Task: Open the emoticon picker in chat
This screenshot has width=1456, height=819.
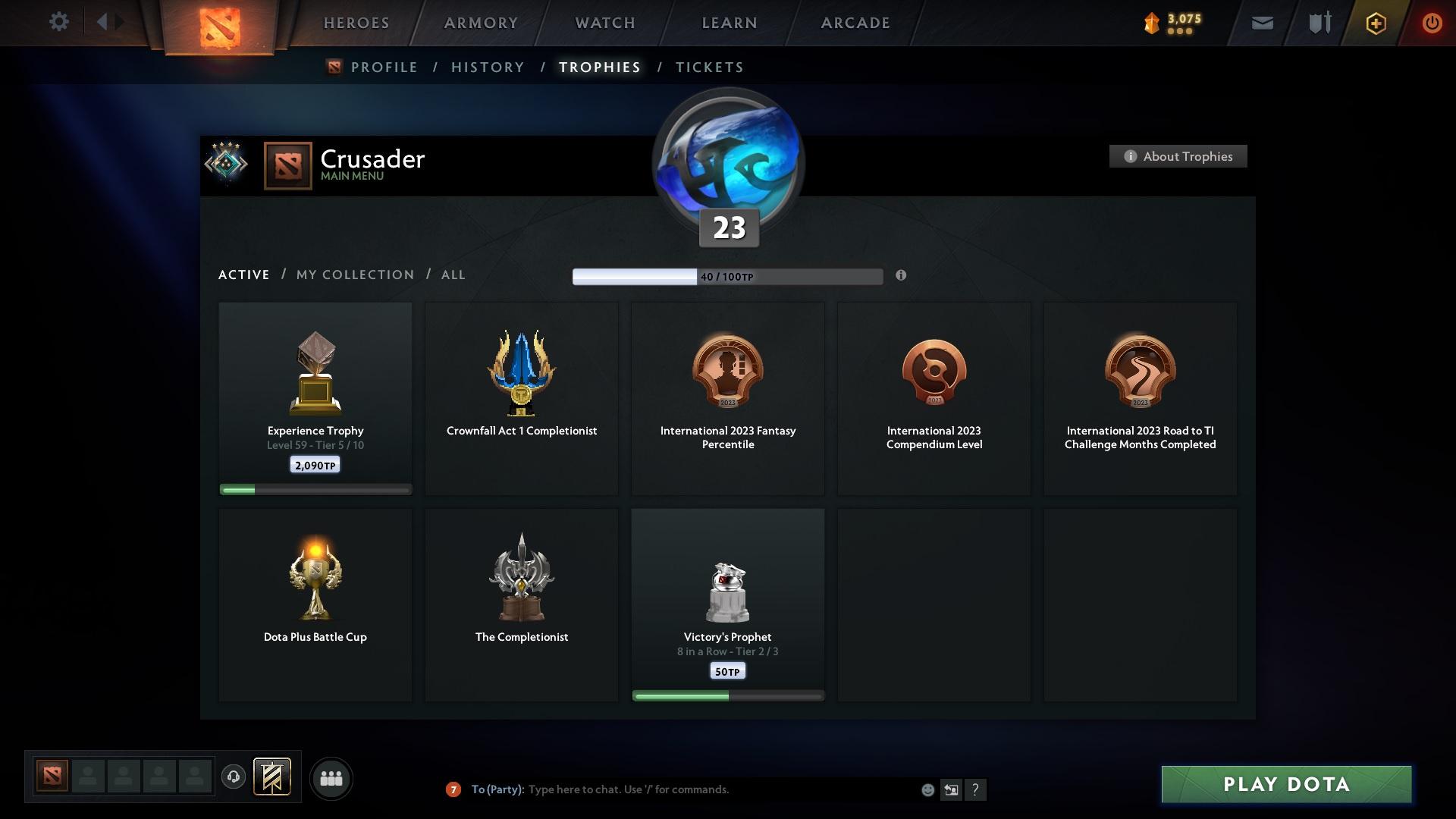Action: point(927,789)
